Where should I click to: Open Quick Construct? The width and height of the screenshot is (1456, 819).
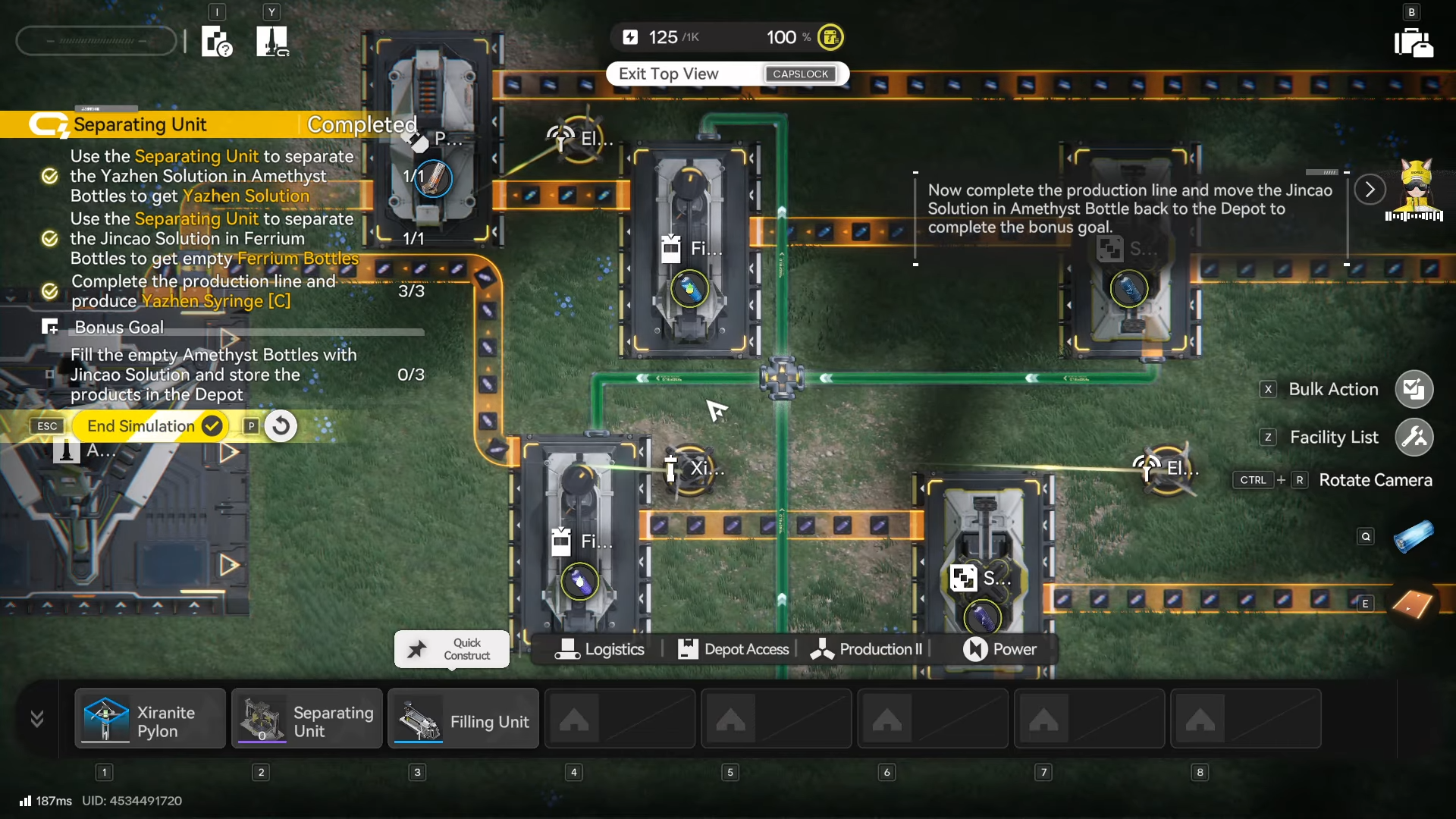pos(452,649)
